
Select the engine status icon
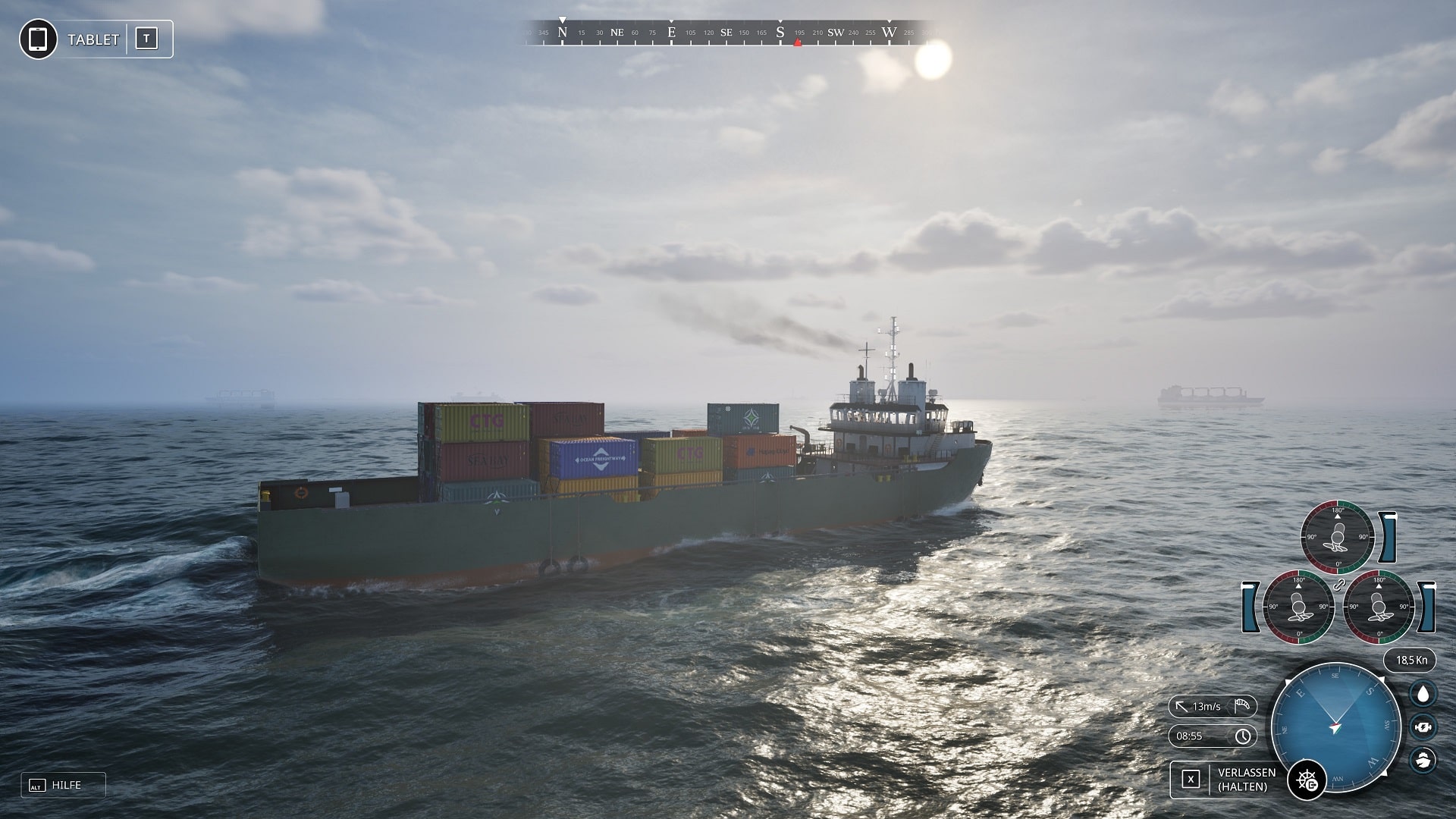click(x=1423, y=726)
